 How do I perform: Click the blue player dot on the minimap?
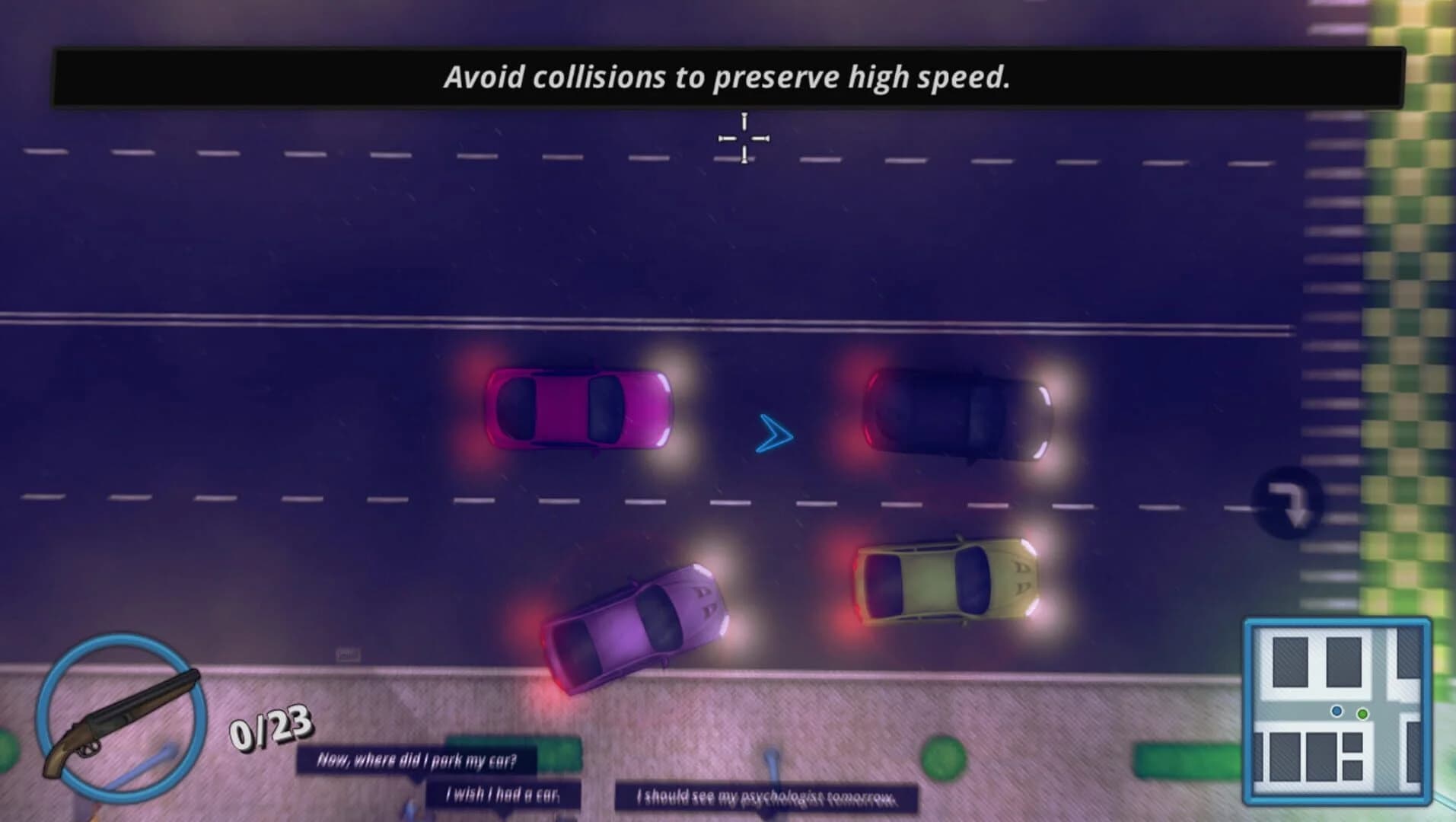click(x=1337, y=712)
